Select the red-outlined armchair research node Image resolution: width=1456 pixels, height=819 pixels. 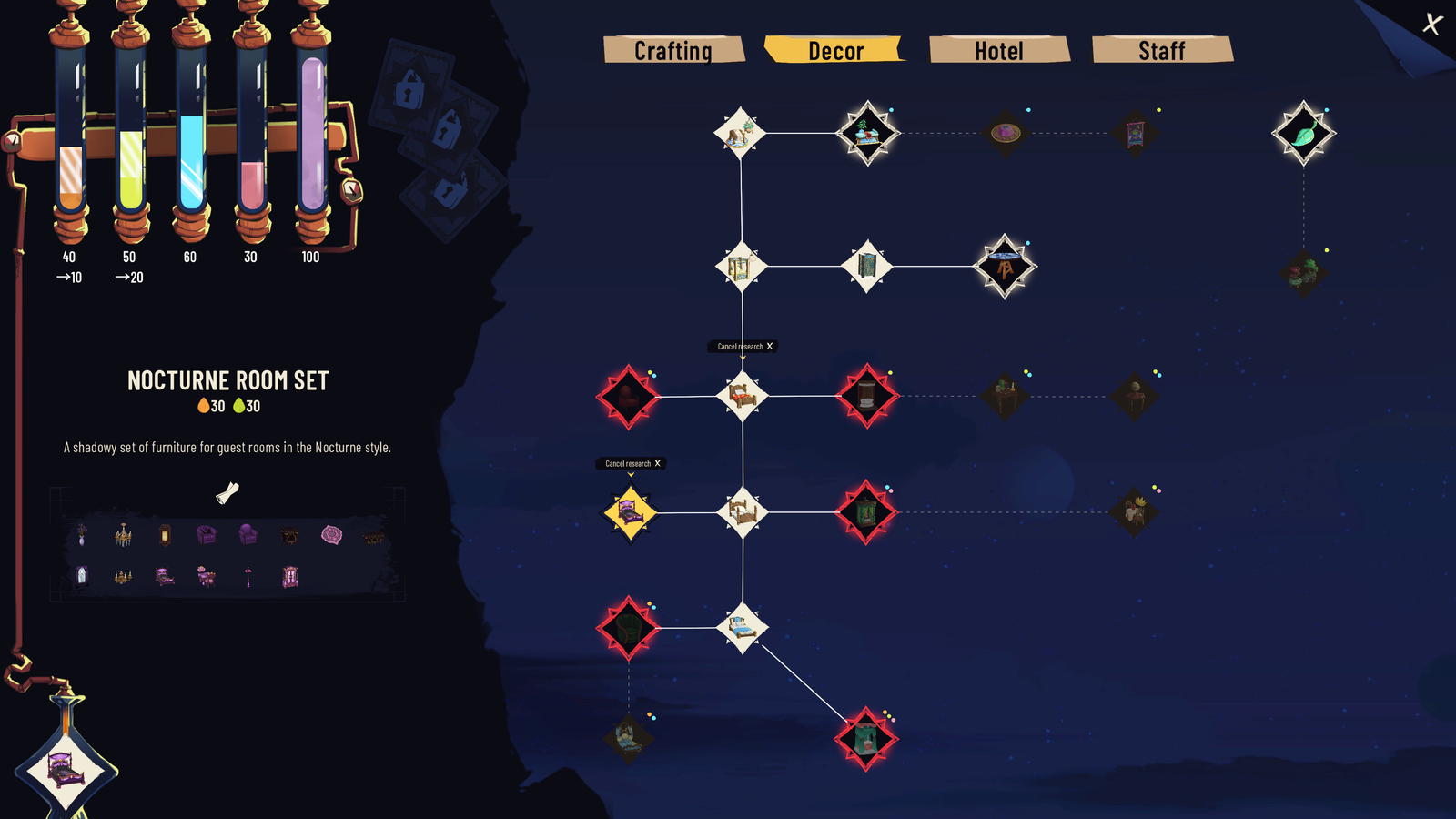[x=628, y=395]
